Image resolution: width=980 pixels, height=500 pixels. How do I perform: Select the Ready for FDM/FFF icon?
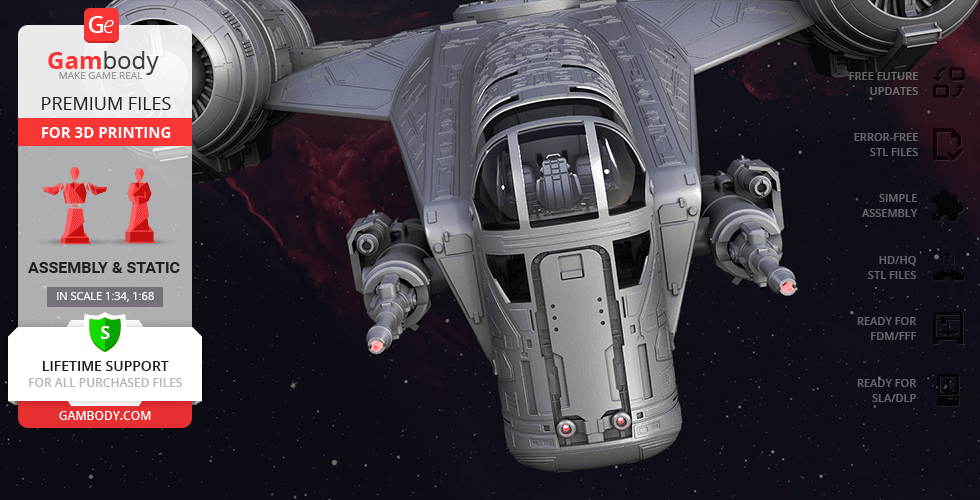point(947,328)
